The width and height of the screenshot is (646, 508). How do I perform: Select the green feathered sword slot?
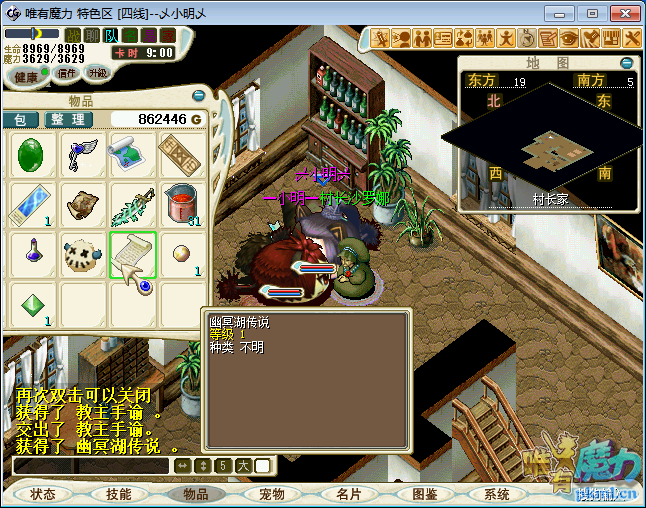(131, 204)
